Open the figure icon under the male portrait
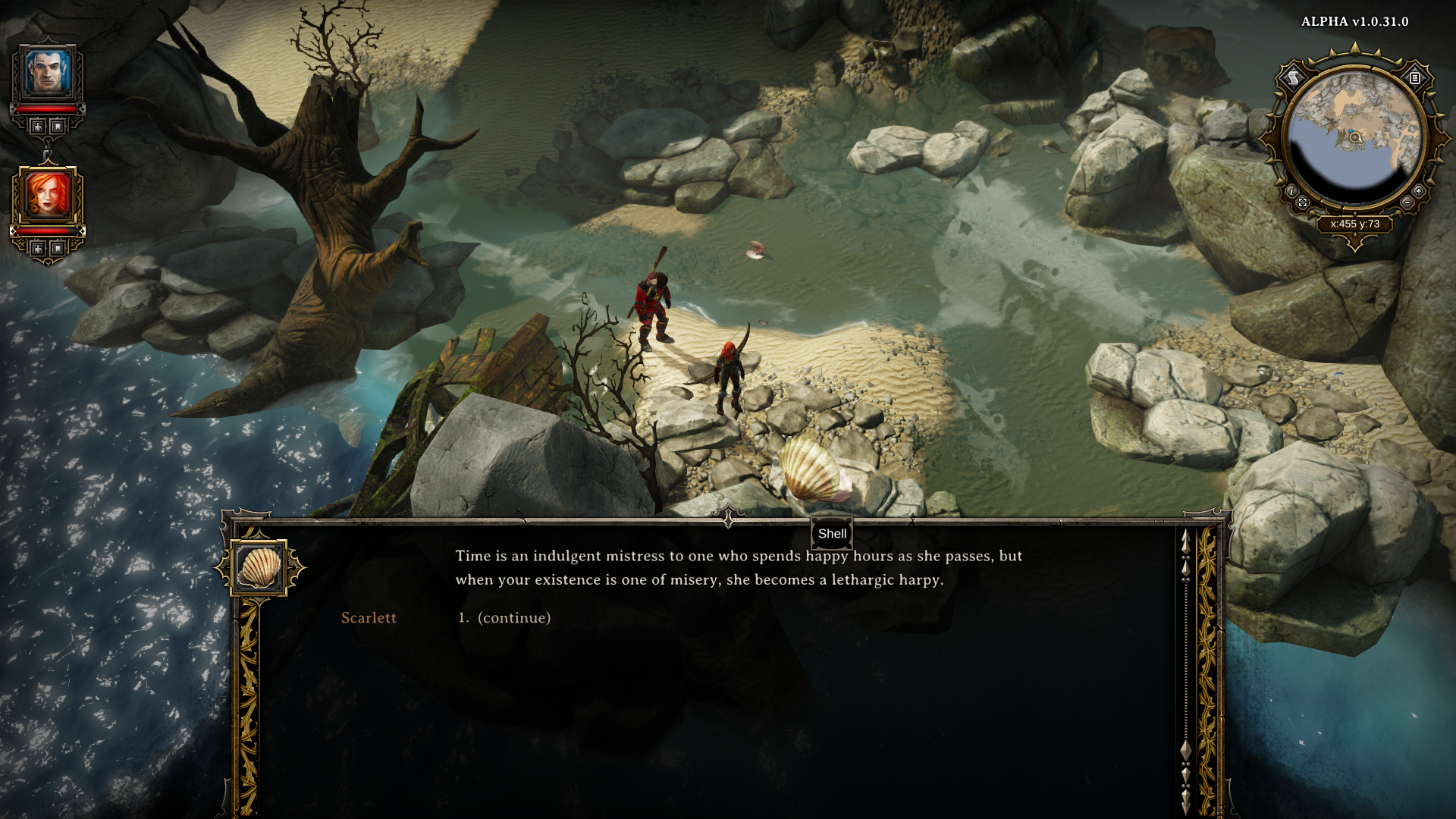This screenshot has height=819, width=1456. (38, 127)
